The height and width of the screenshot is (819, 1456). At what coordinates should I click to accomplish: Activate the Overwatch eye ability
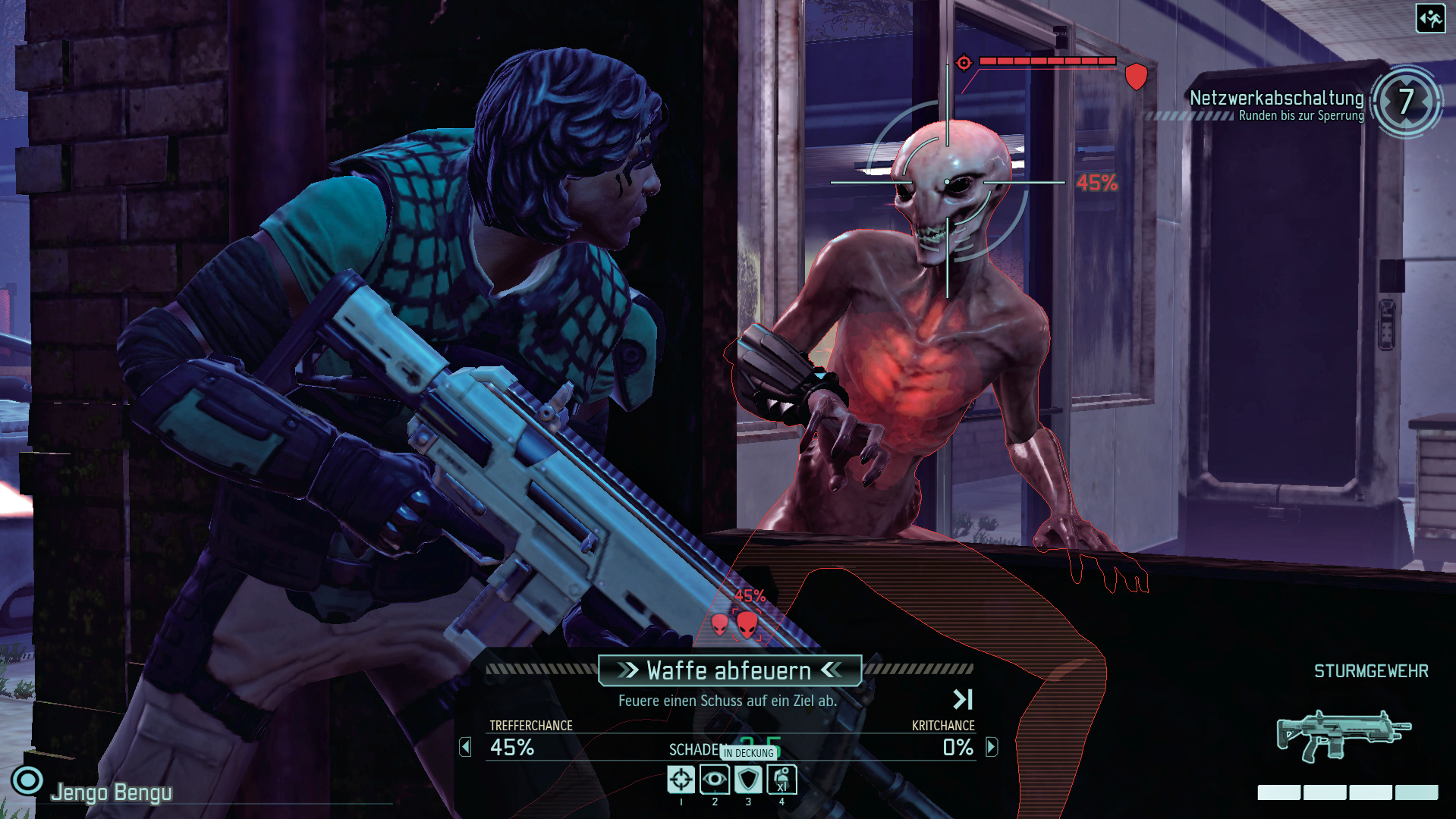714,779
